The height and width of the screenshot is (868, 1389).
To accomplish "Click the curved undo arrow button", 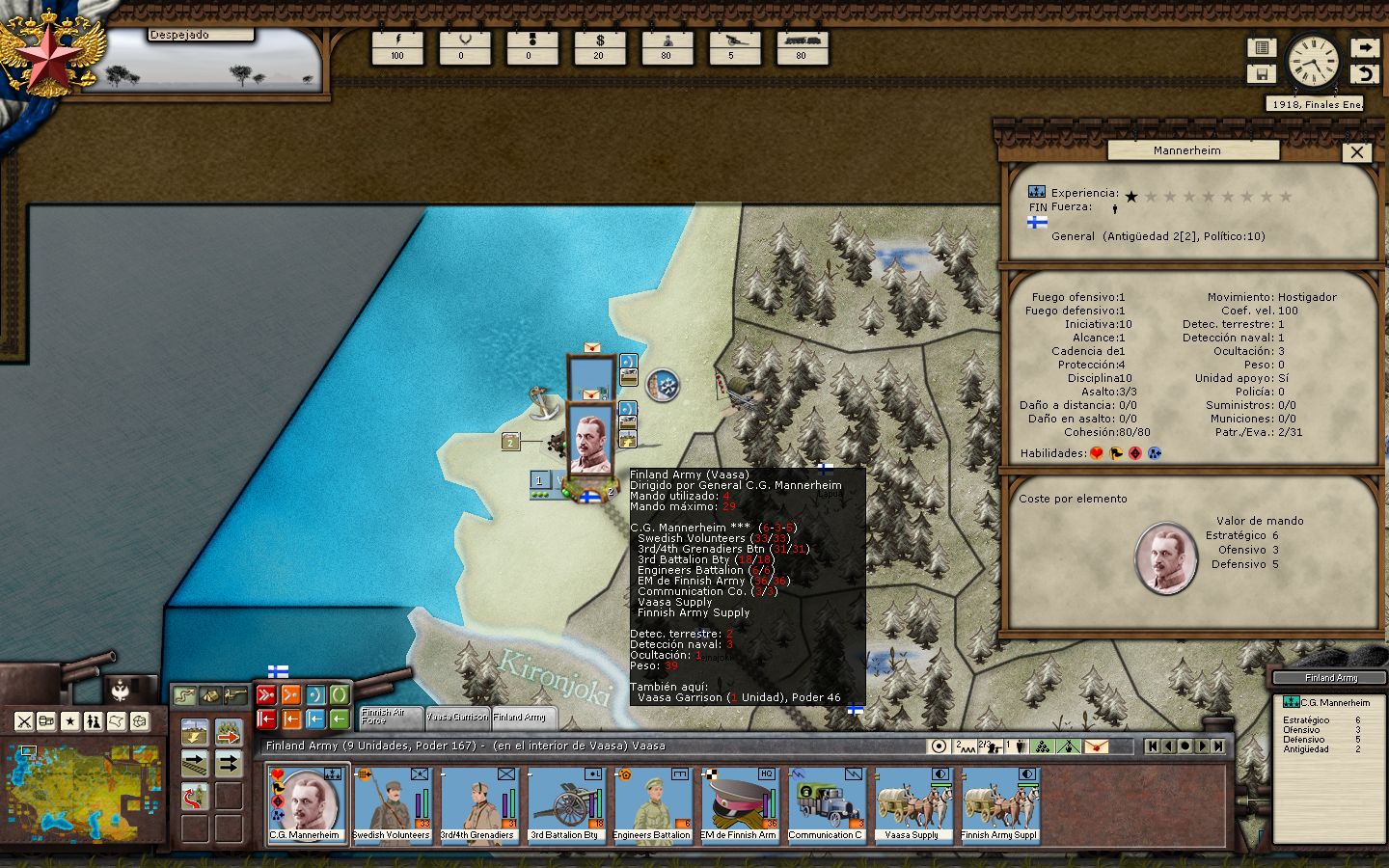I will click(x=1364, y=73).
